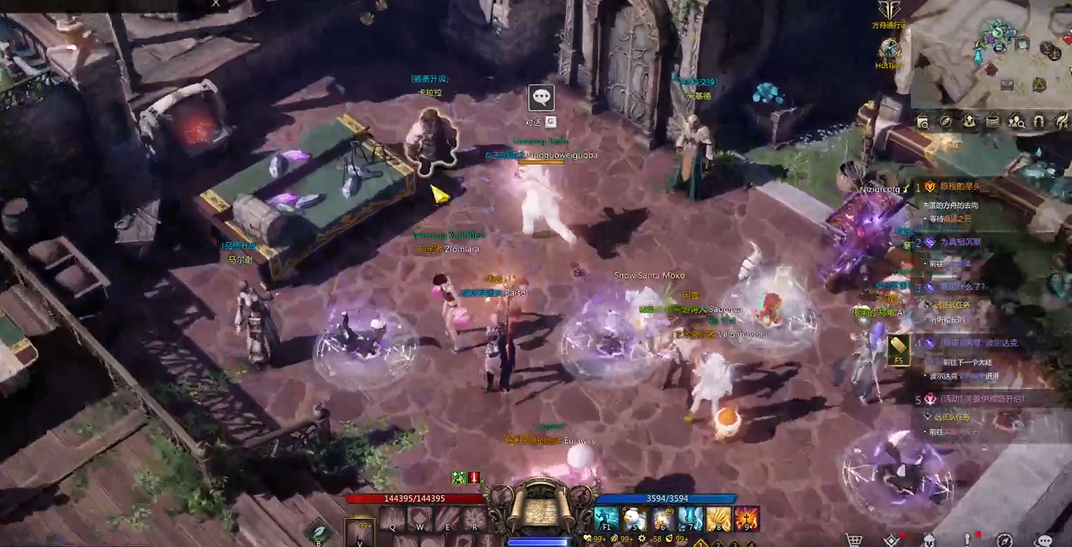Image resolution: width=1072 pixels, height=547 pixels.
Task: Use the blue music note item in slot 7
Action: pyautogui.click(x=690, y=519)
